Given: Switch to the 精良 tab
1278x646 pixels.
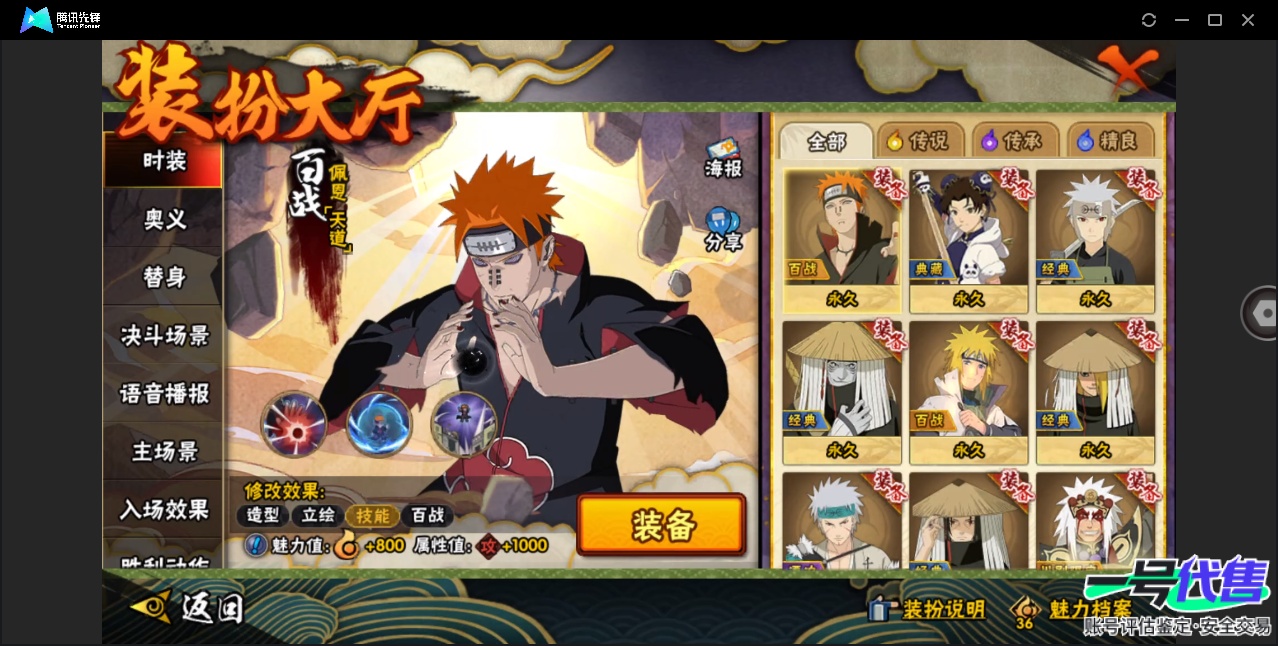Looking at the screenshot, I should tap(1109, 142).
